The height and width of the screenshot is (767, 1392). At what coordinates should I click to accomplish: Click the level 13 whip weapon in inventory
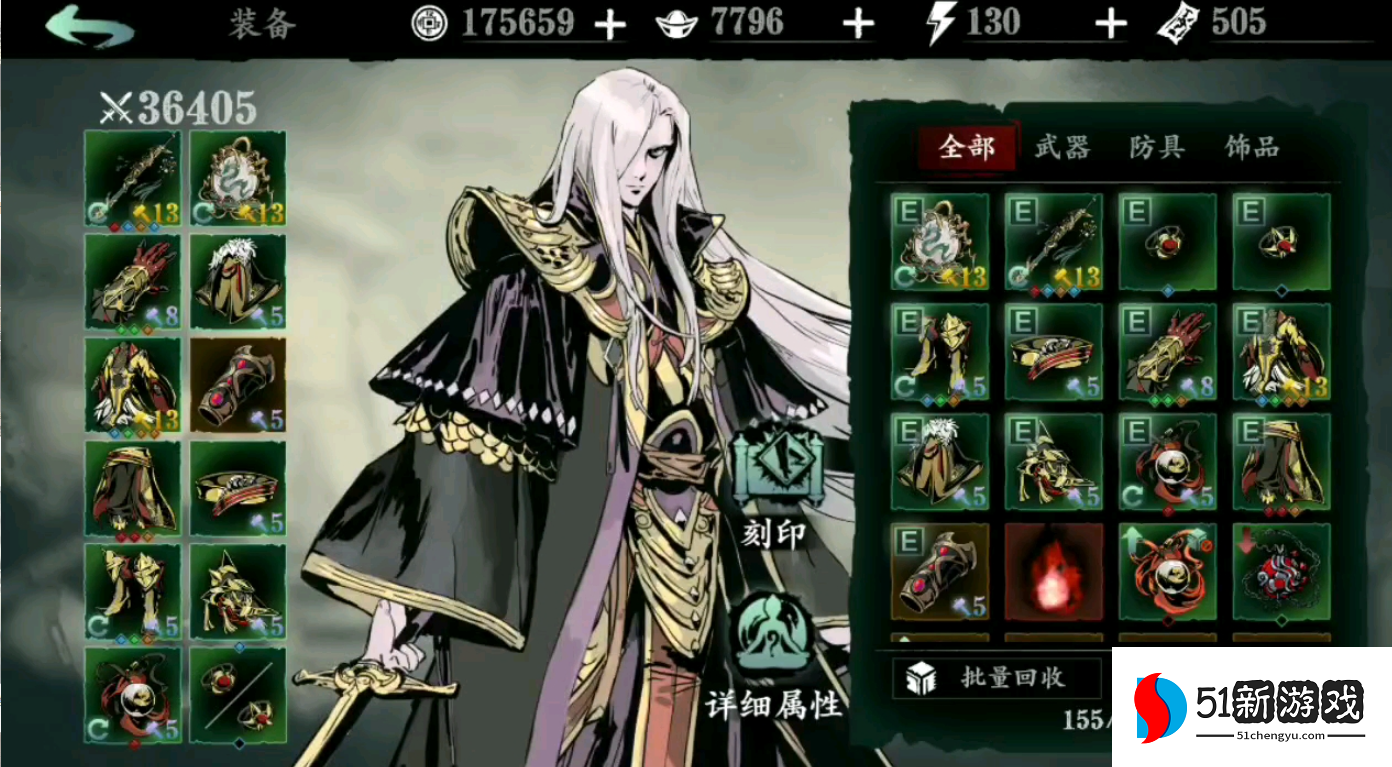point(1053,240)
